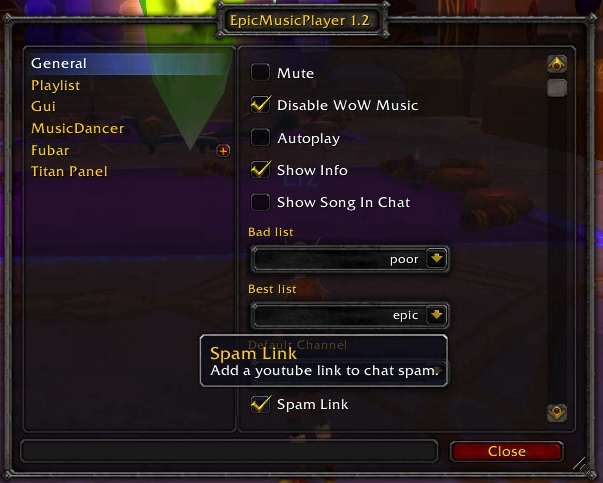
Task: Enable Show Song In Chat
Action: pyautogui.click(x=260, y=202)
